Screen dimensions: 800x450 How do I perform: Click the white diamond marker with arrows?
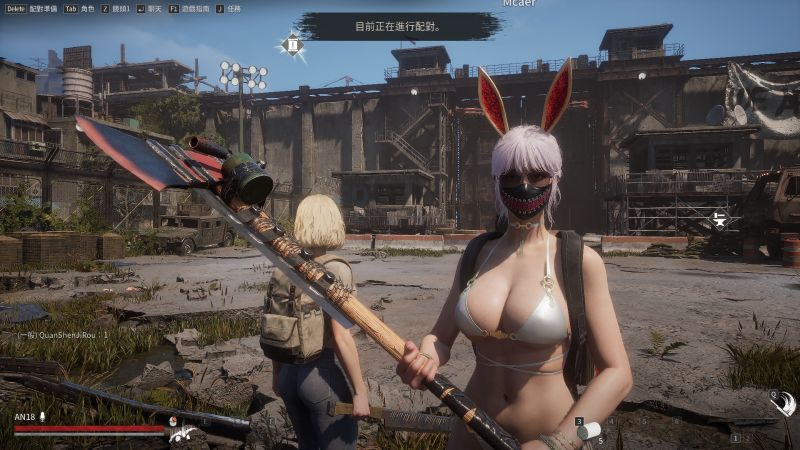pyautogui.click(x=720, y=220)
